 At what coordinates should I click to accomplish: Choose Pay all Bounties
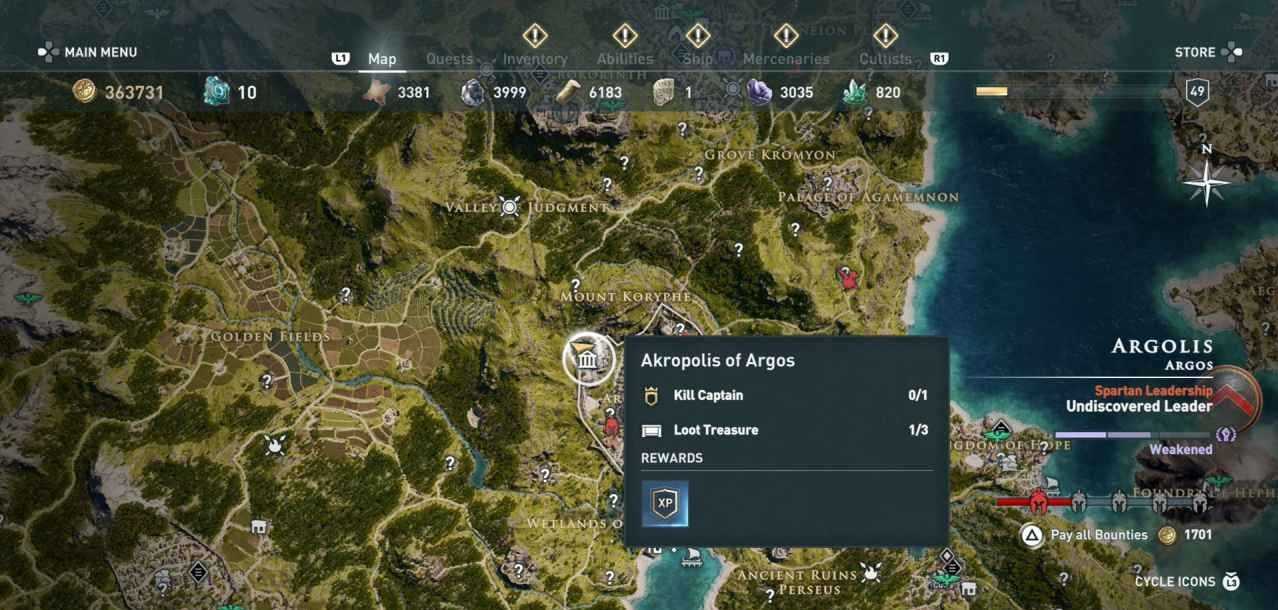[x=1098, y=535]
